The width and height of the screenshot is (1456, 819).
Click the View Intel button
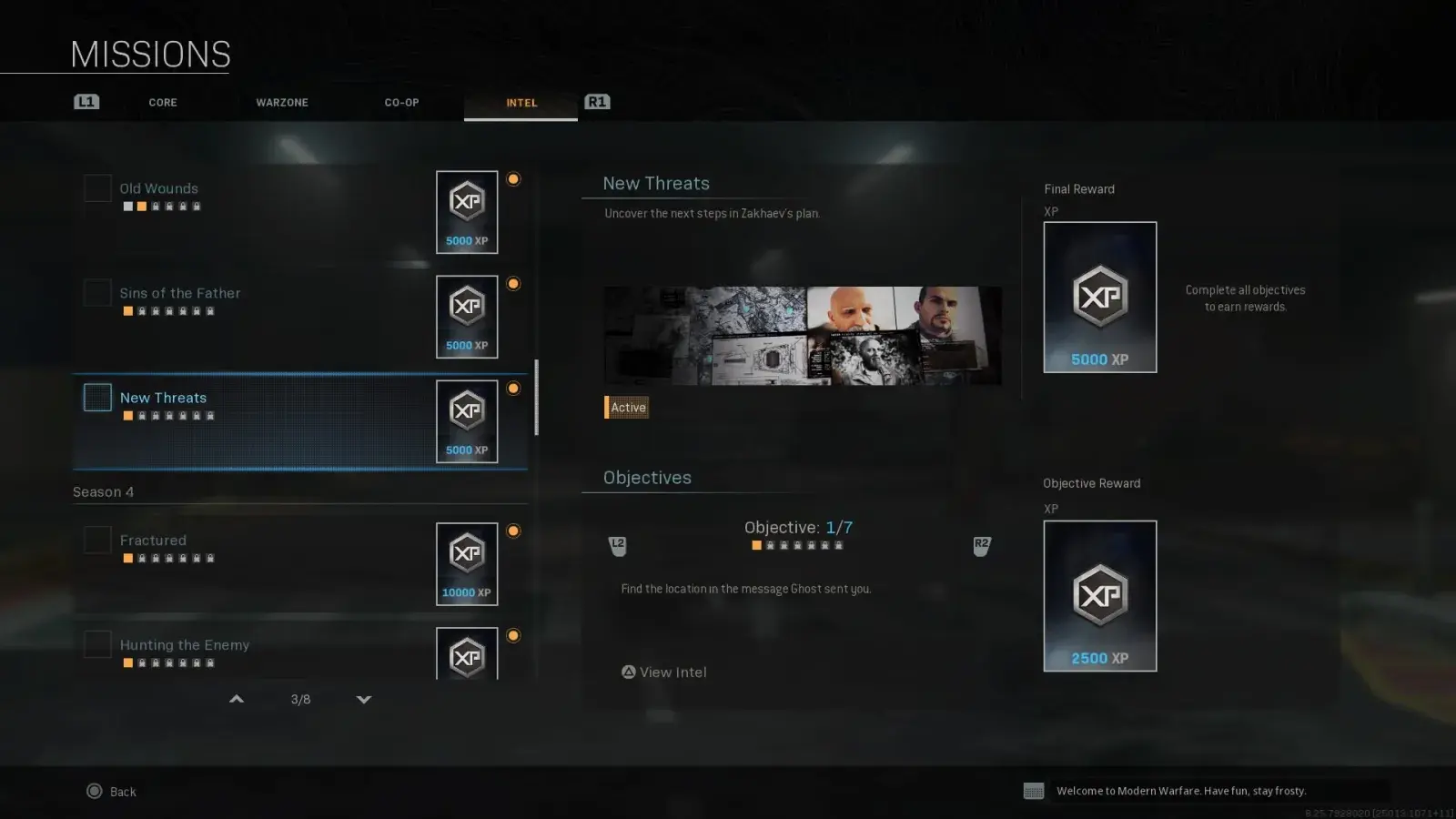[664, 672]
